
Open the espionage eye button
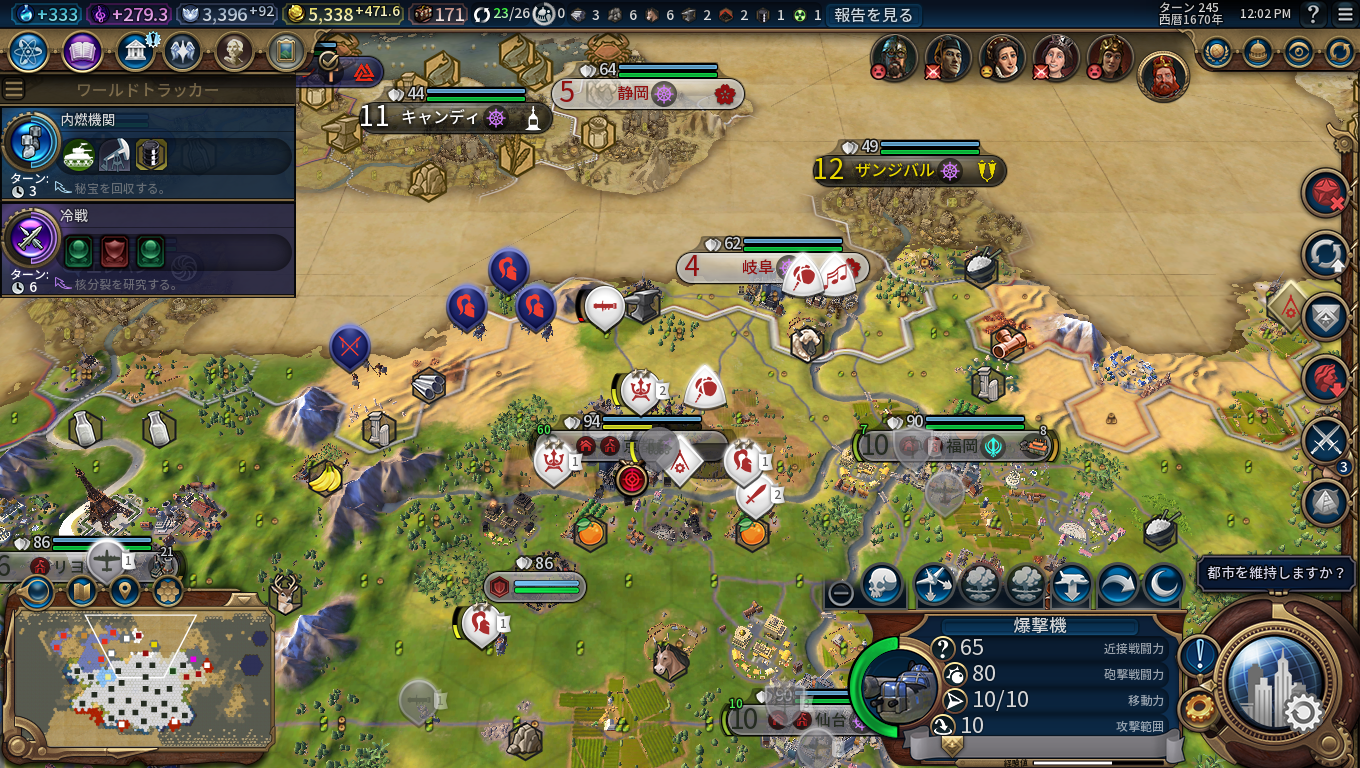tap(1298, 51)
